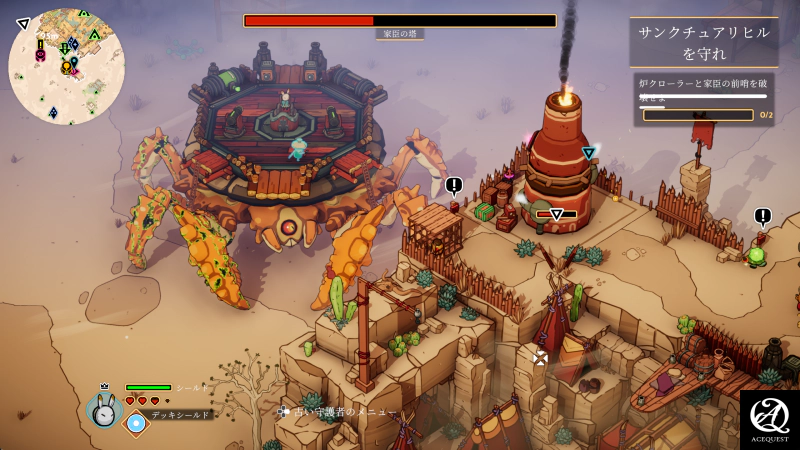Click the rabbit character portrait
The width and height of the screenshot is (800, 450).
(103, 409)
